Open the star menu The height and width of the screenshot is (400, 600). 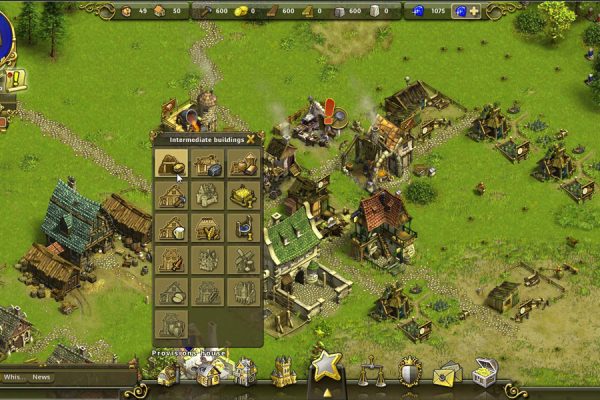[326, 366]
